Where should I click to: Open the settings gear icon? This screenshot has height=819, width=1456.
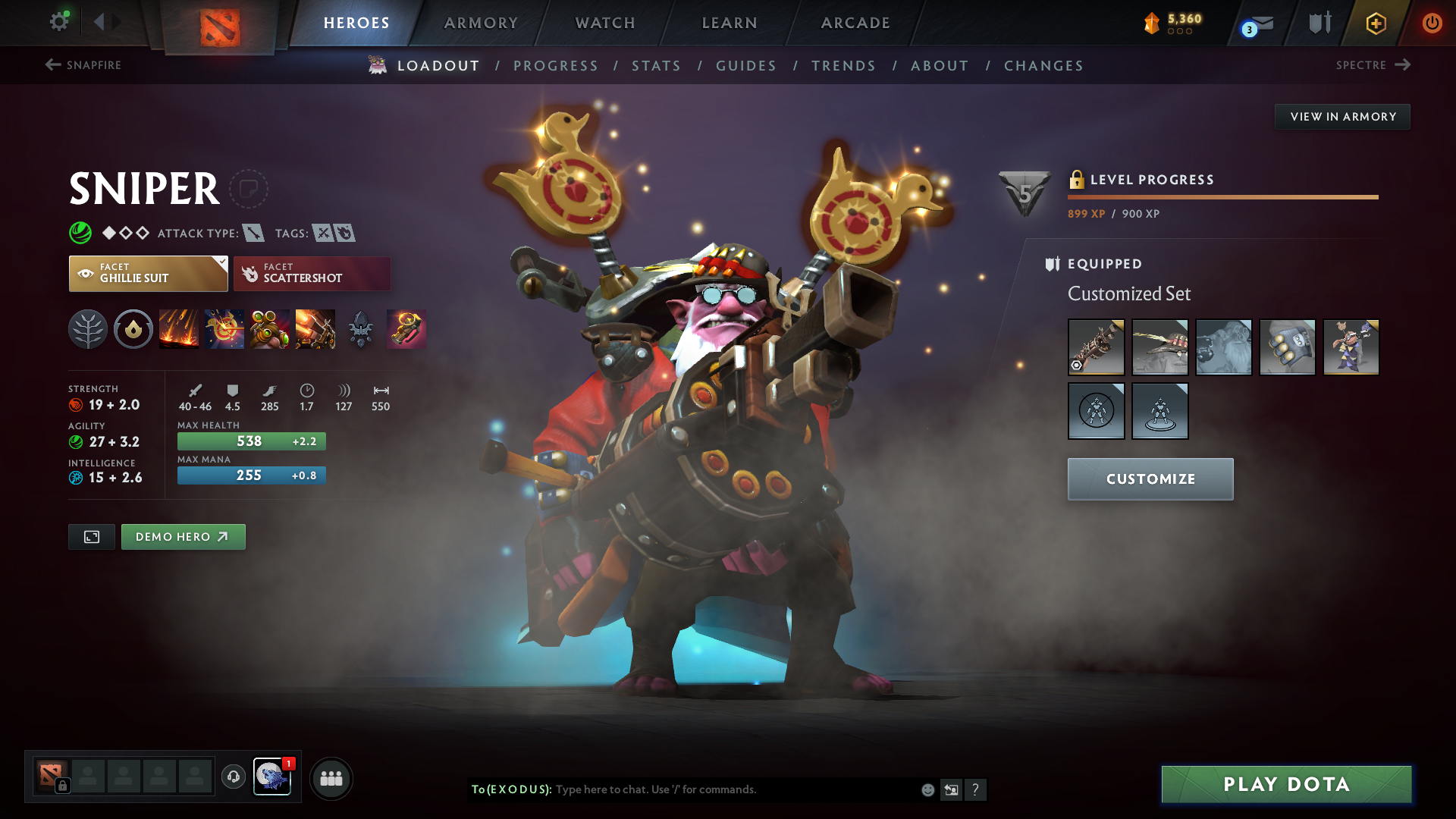(x=58, y=22)
